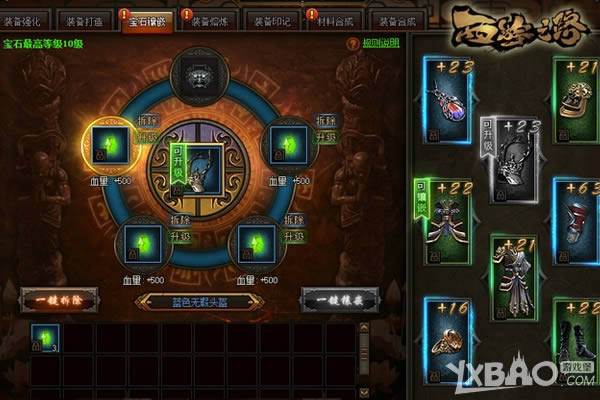Pick the green gem in the inventory grid
This screenshot has width=600, height=400.
tap(44, 339)
